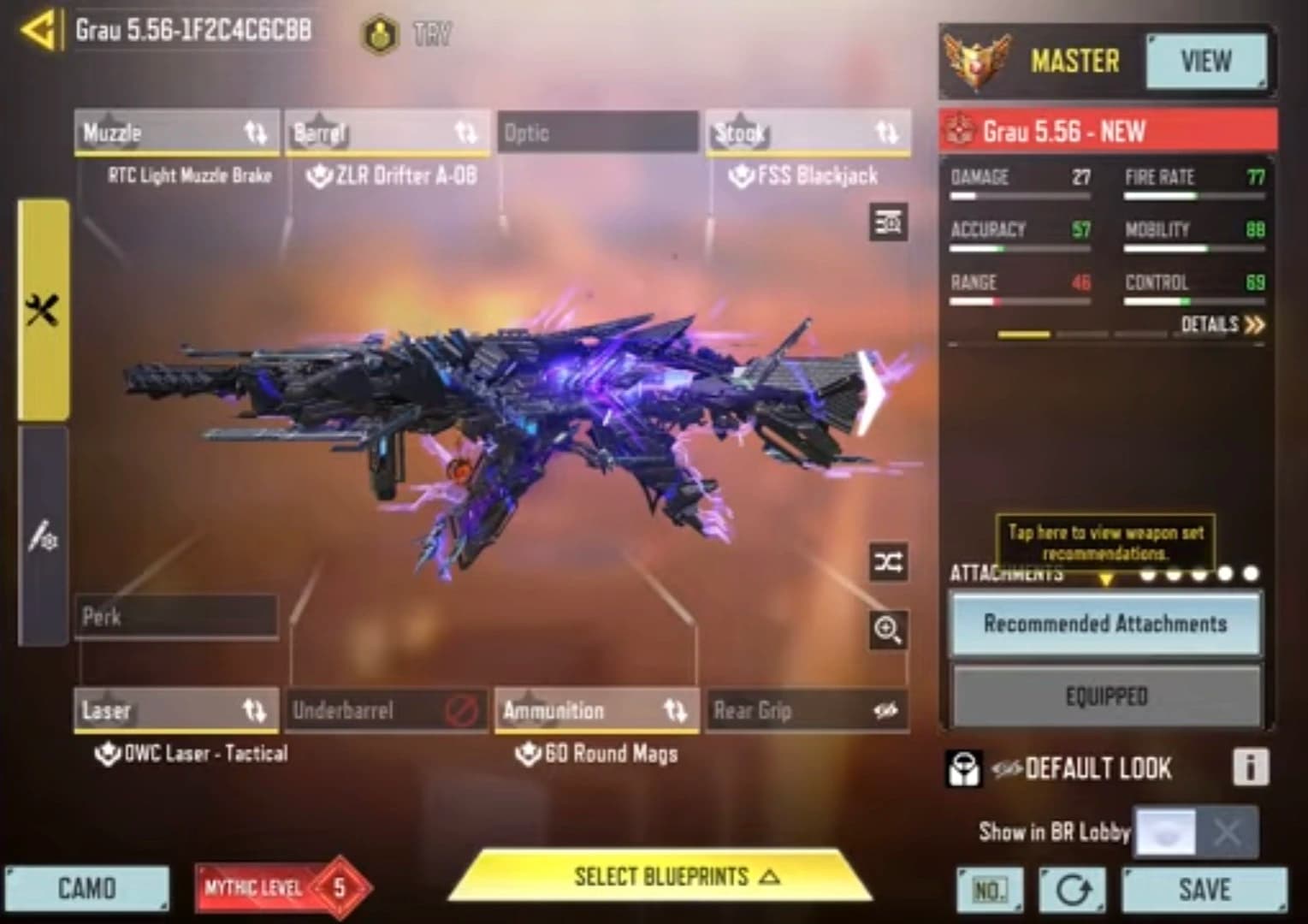Image resolution: width=1308 pixels, height=924 pixels.
Task: Zoom in with the magnifier icon
Action: pos(888,631)
